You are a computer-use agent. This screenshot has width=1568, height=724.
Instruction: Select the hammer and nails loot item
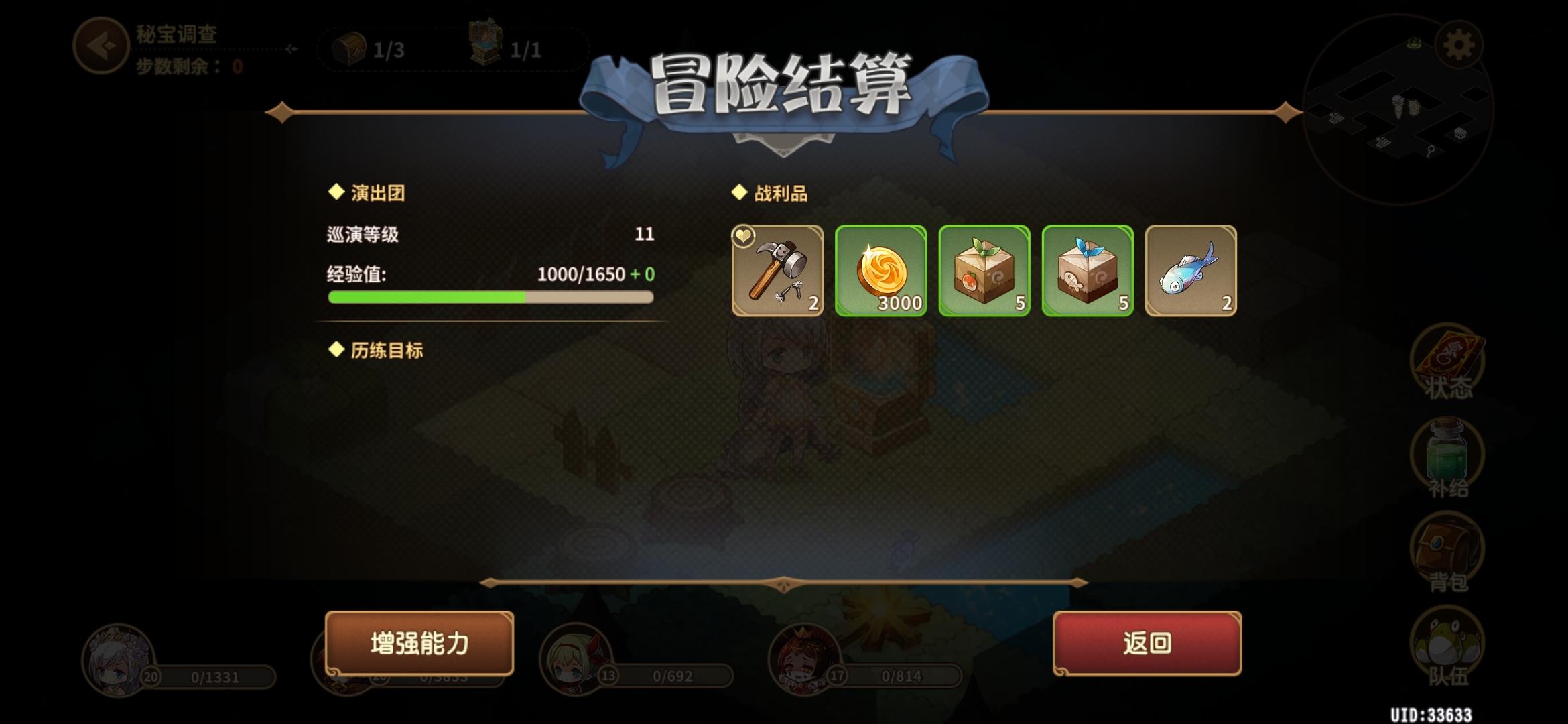click(x=777, y=271)
